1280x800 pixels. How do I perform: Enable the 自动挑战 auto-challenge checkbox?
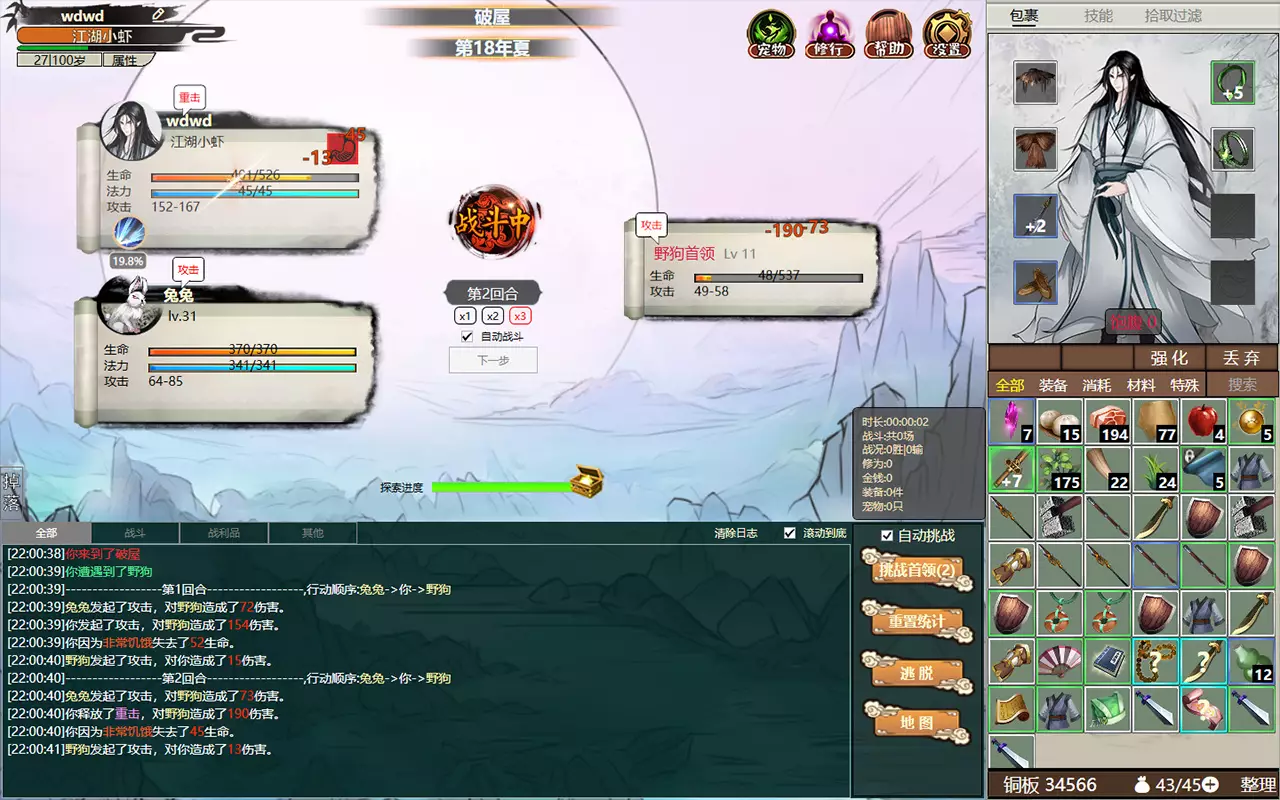[888, 535]
